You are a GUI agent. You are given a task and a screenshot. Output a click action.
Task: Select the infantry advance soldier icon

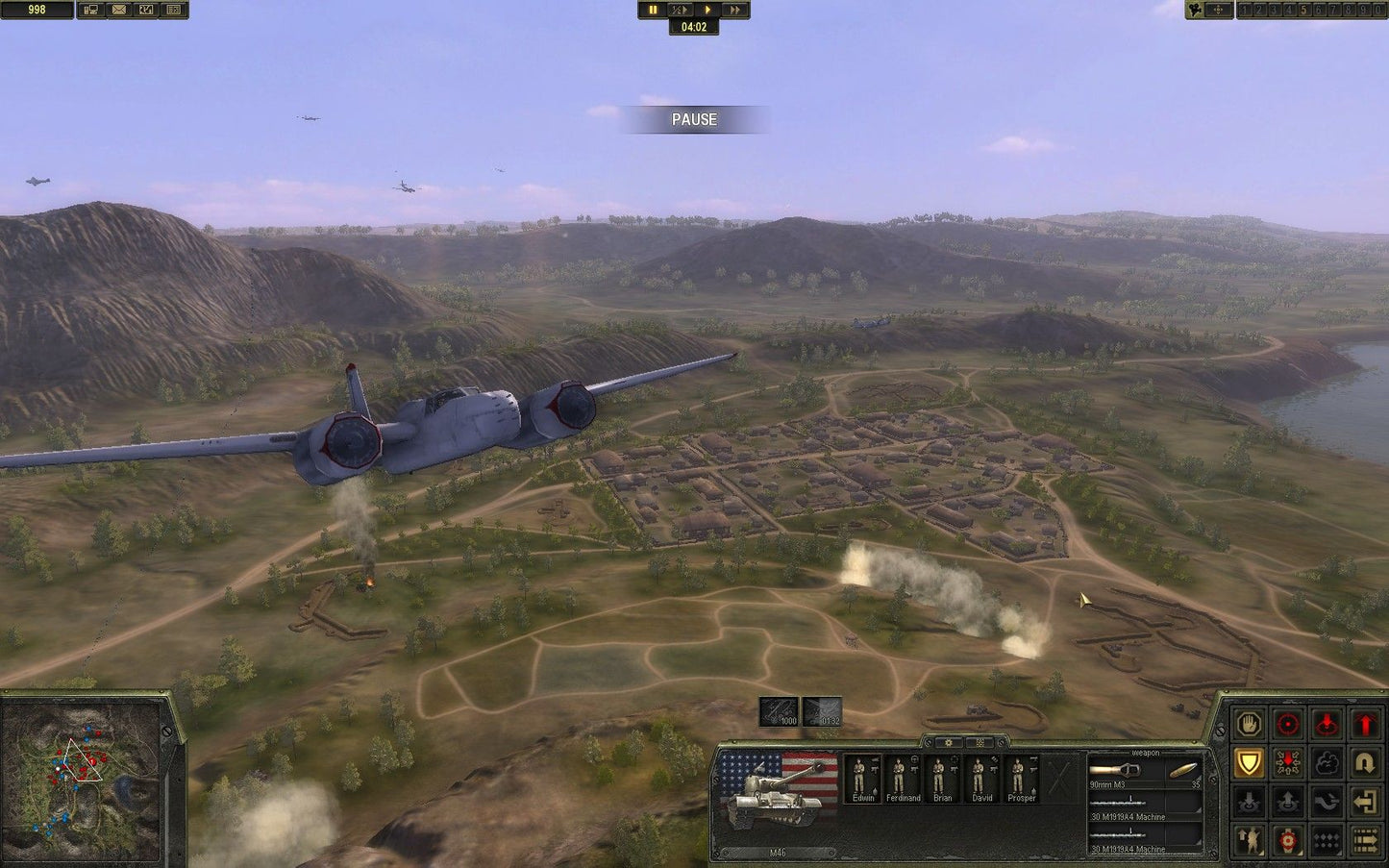(x=1248, y=841)
